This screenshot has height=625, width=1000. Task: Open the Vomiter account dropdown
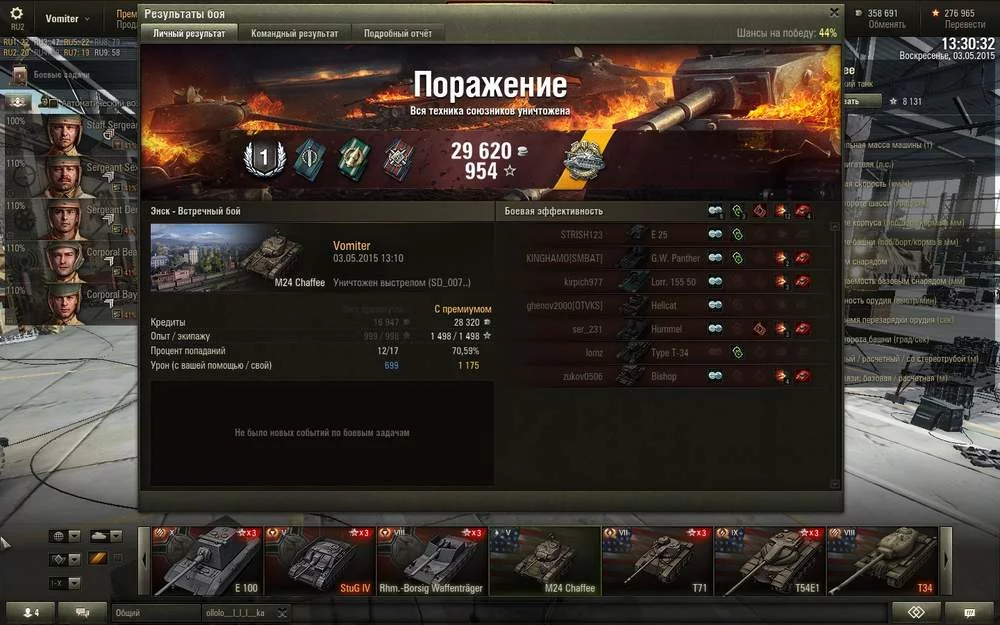coord(67,19)
